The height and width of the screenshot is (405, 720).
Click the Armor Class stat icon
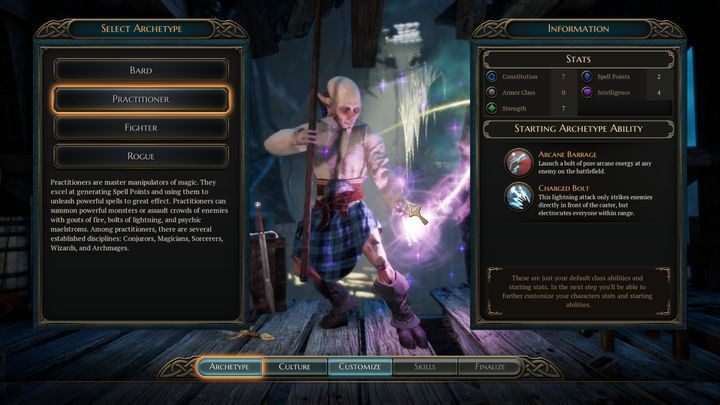click(492, 92)
